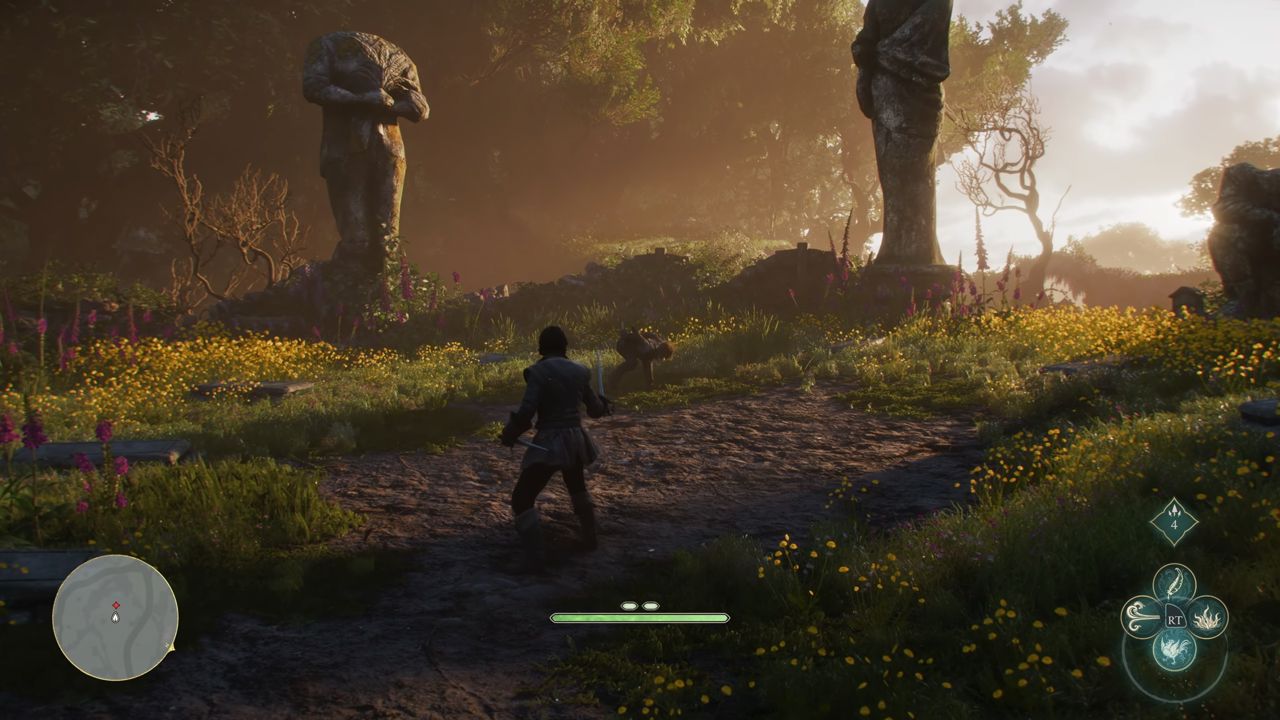Select the red enemy marker on minimap
This screenshot has width=1280, height=720.
click(116, 605)
